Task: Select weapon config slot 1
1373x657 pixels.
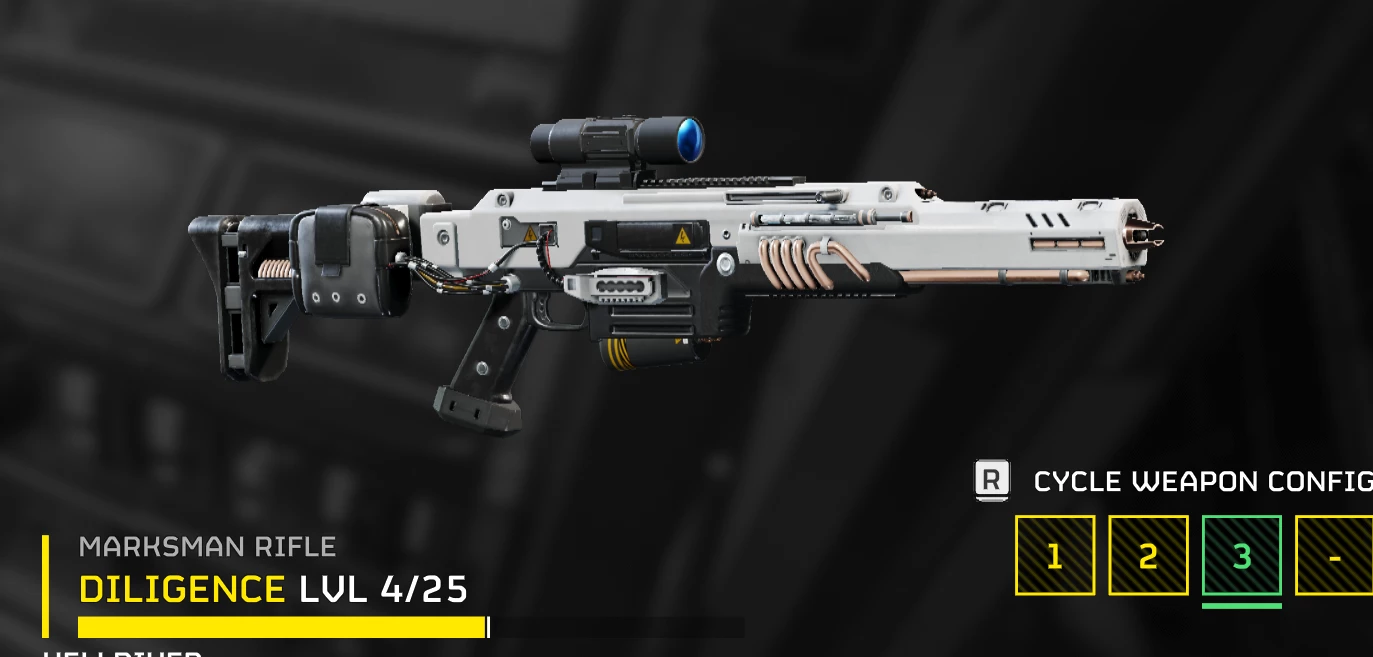Action: [1055, 555]
